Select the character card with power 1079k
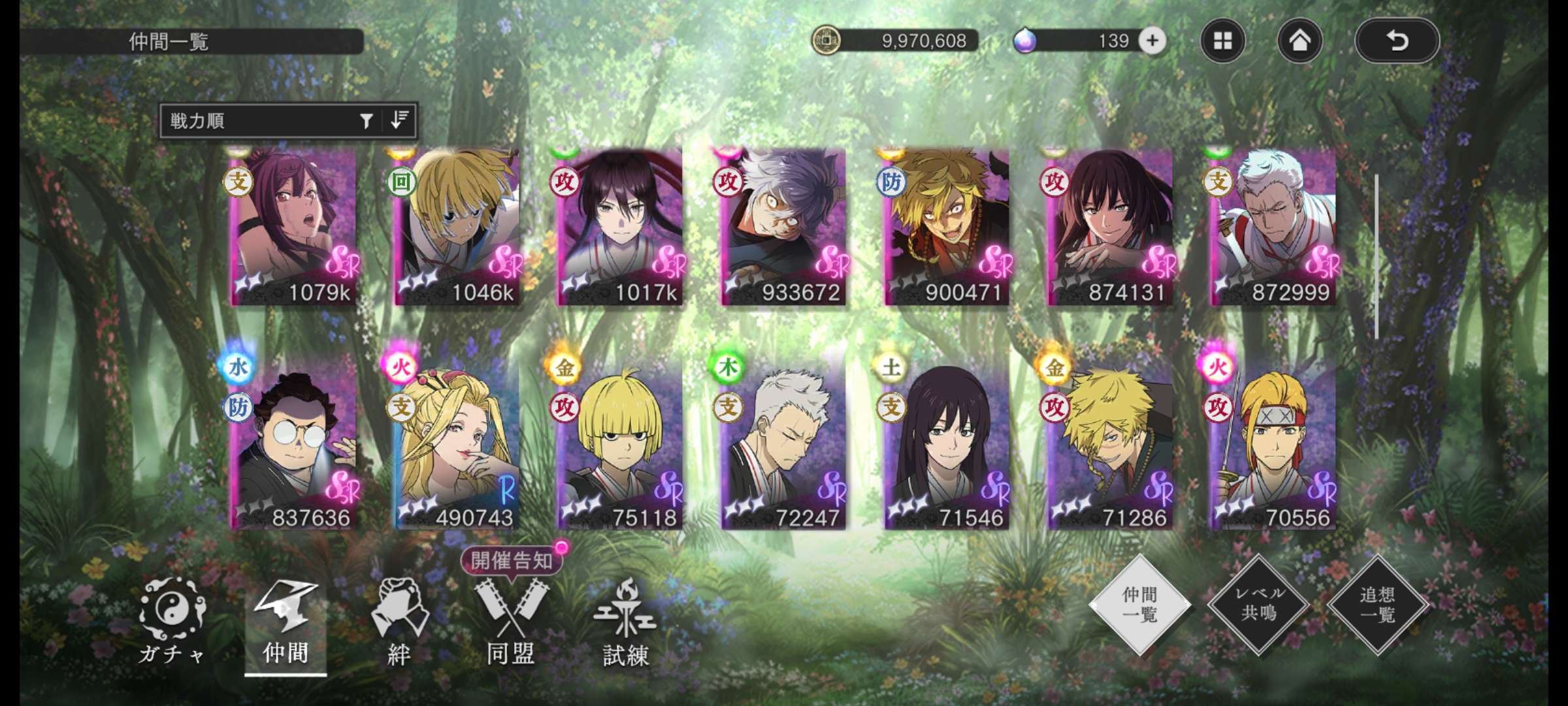 click(295, 226)
